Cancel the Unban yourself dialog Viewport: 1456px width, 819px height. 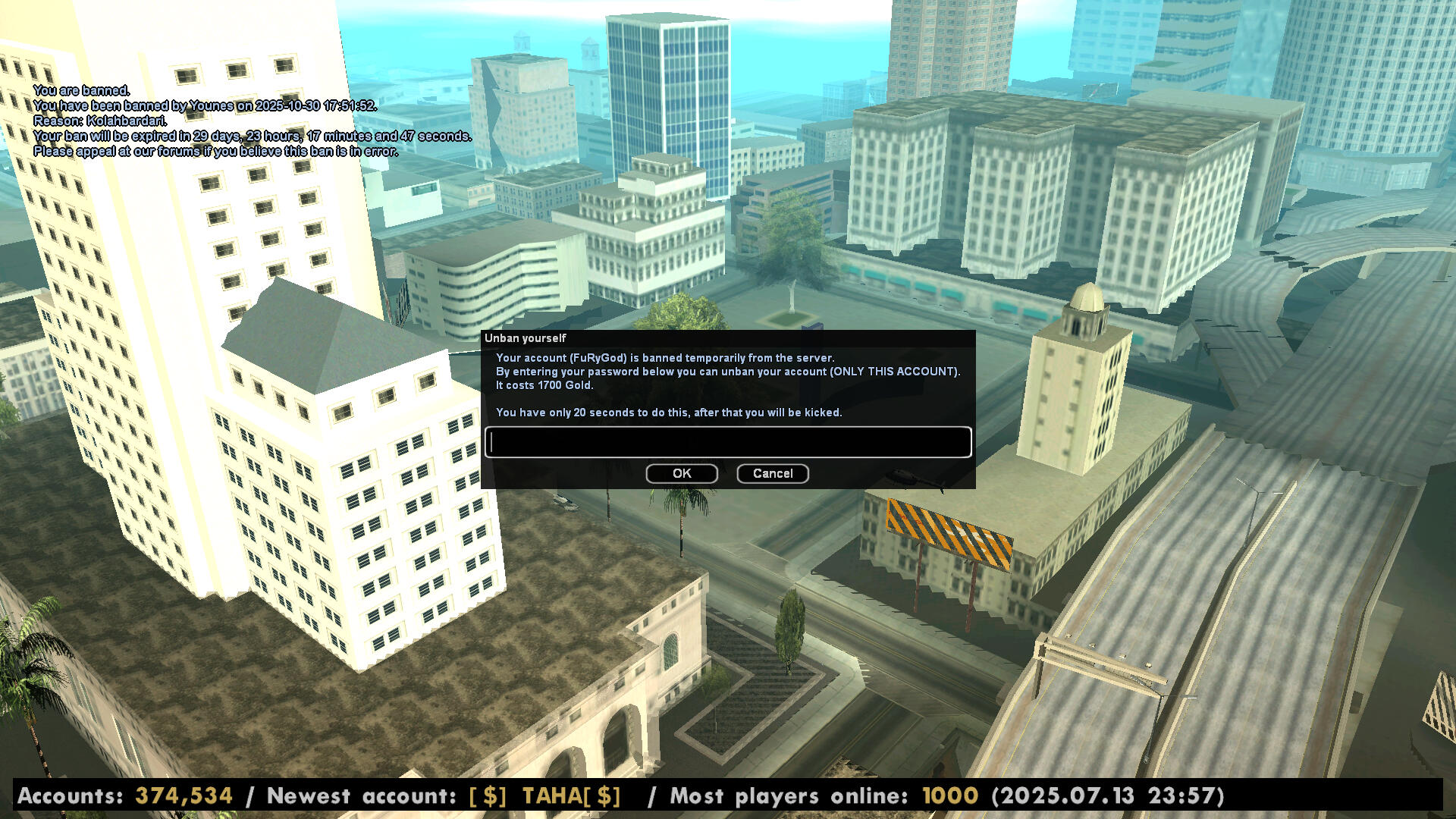pos(772,474)
